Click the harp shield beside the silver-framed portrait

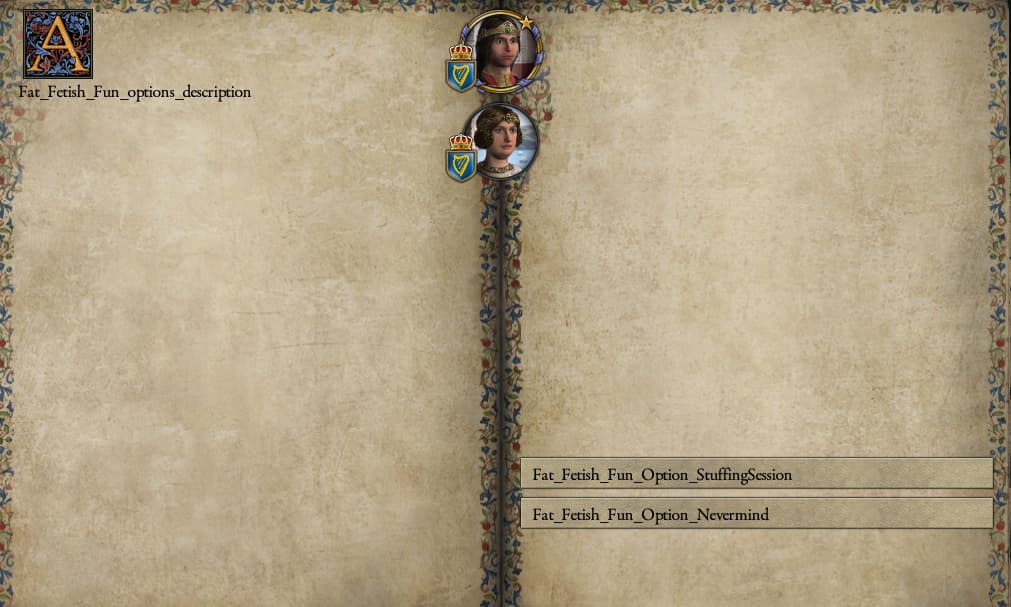coord(461,162)
